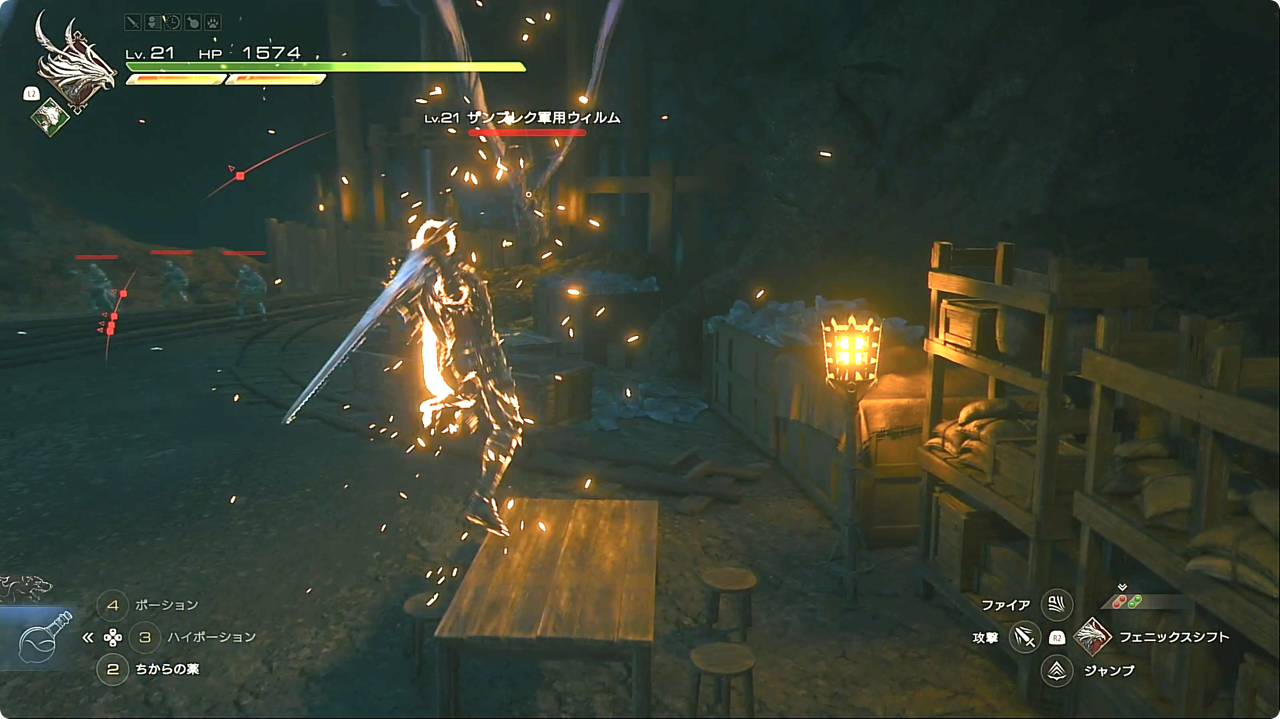This screenshot has width=1280, height=719.
Task: Click the sword accessory status icon
Action: click(x=133, y=22)
